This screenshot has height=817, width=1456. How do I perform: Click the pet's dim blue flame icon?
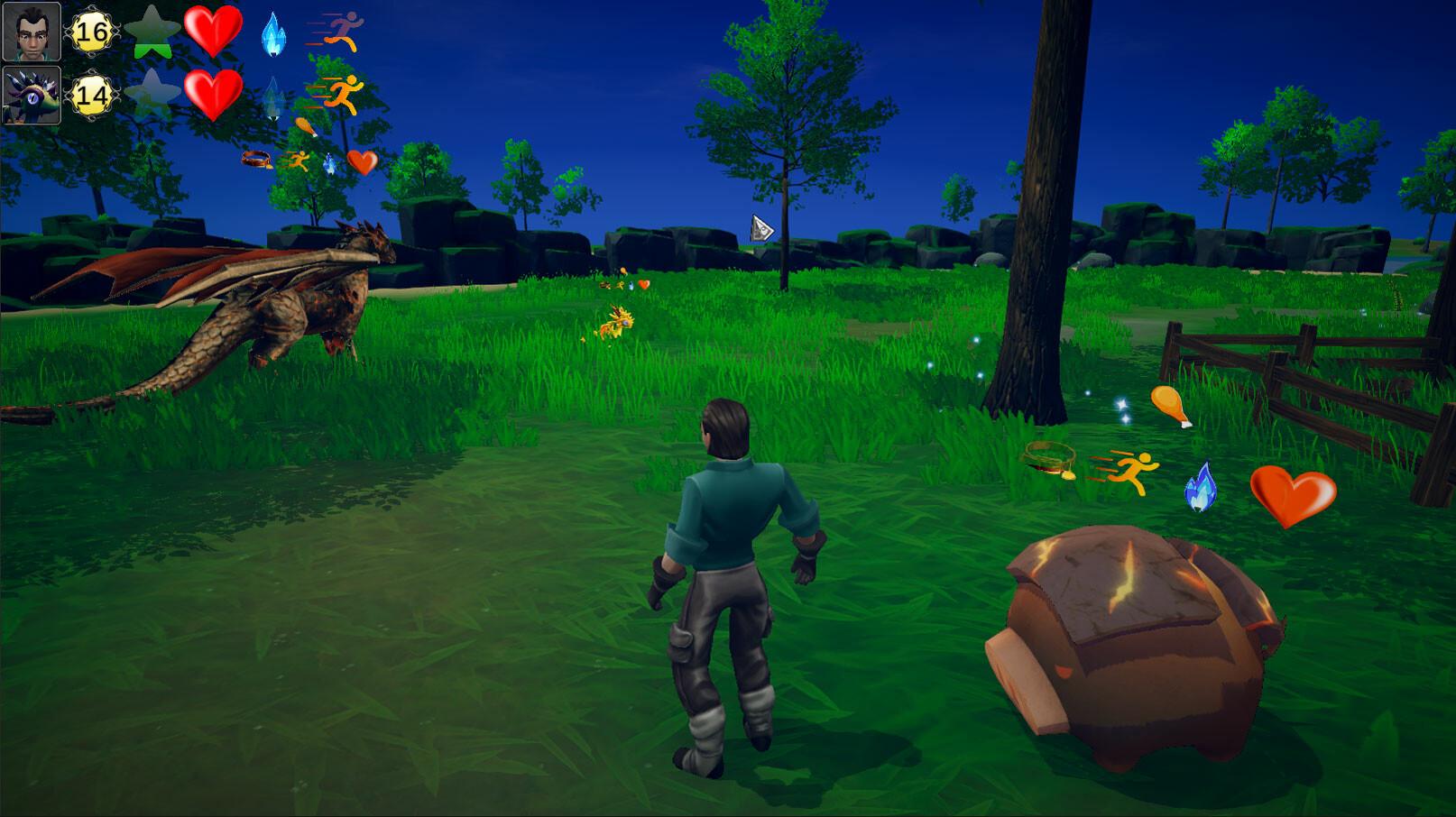272,97
